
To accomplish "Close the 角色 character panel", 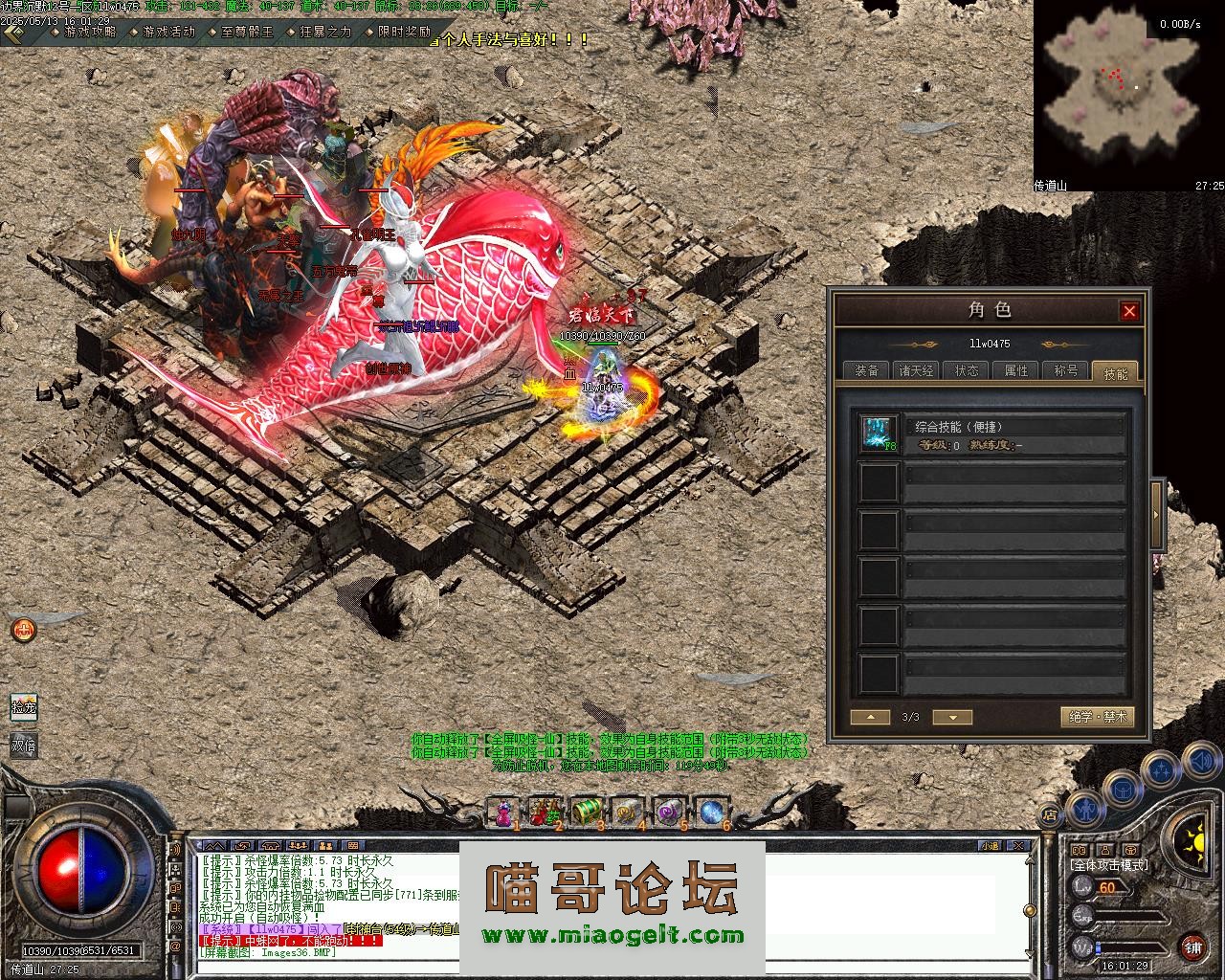I will click(x=1129, y=311).
